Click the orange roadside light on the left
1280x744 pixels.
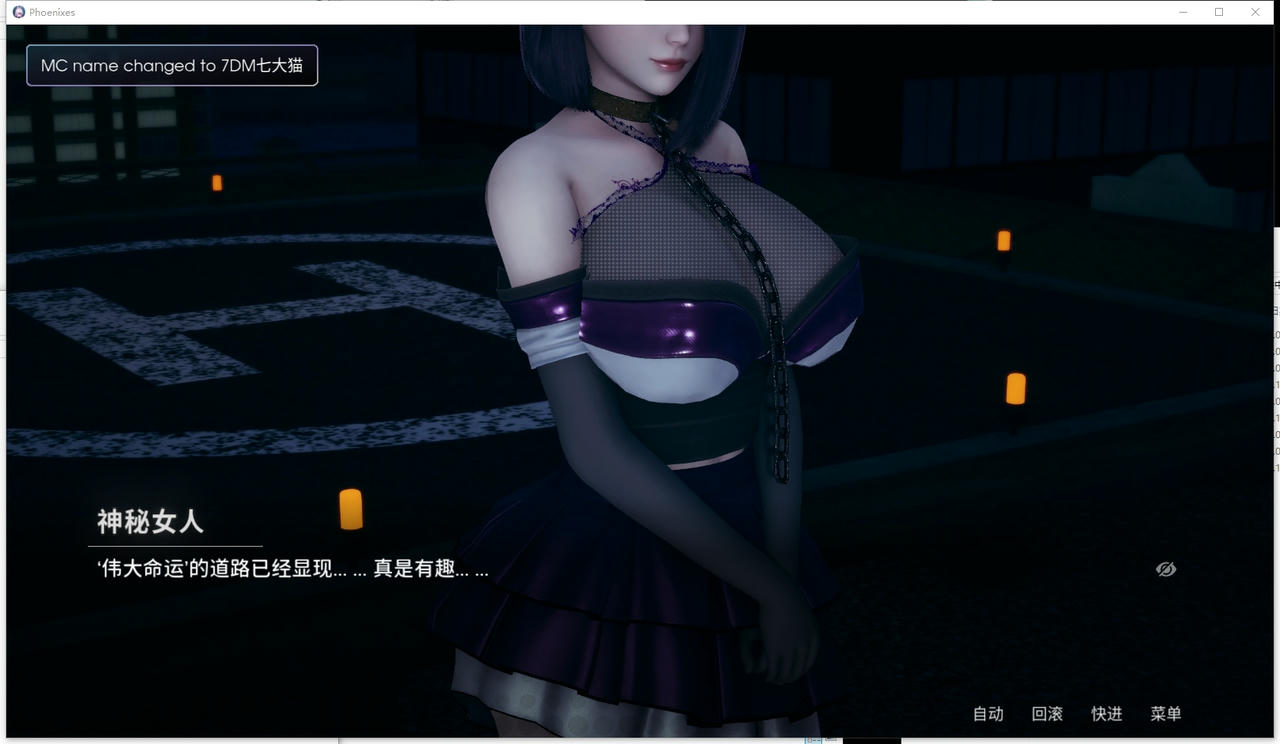(x=216, y=181)
